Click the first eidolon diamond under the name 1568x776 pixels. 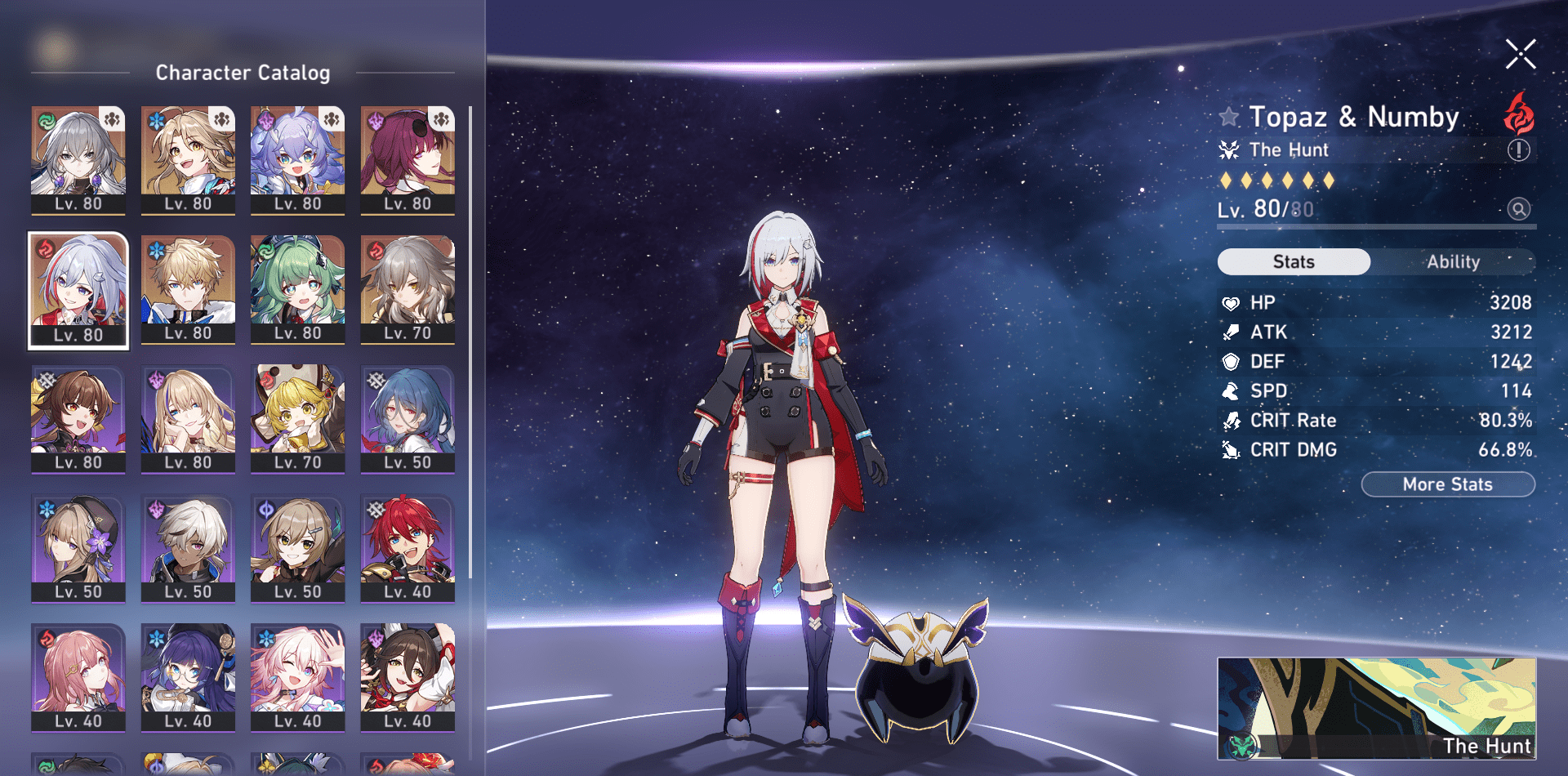pos(1227,181)
